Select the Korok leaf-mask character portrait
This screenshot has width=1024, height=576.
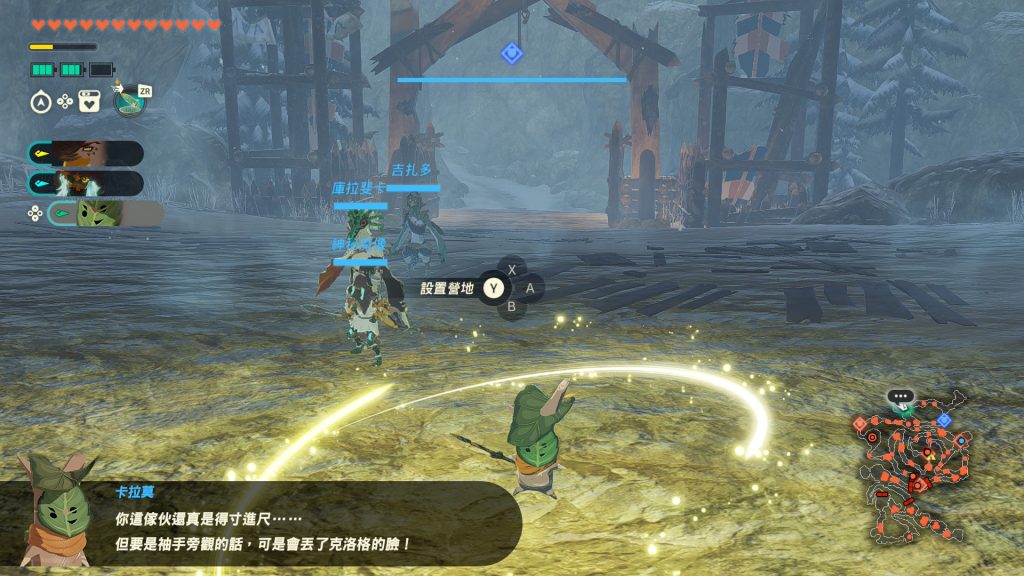pos(98,213)
